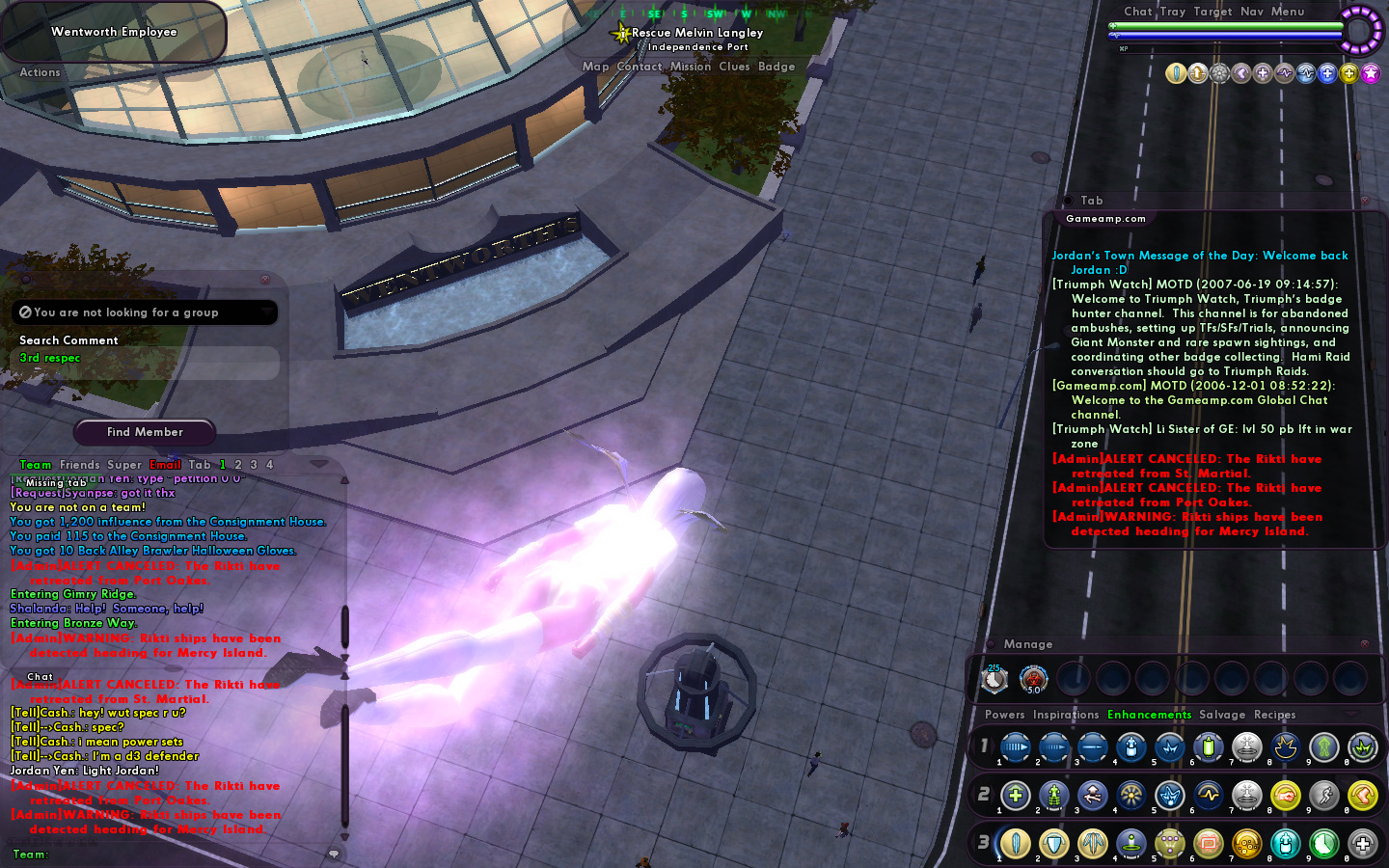This screenshot has height=868, width=1389.
Task: View the Clues window
Action: [734, 67]
